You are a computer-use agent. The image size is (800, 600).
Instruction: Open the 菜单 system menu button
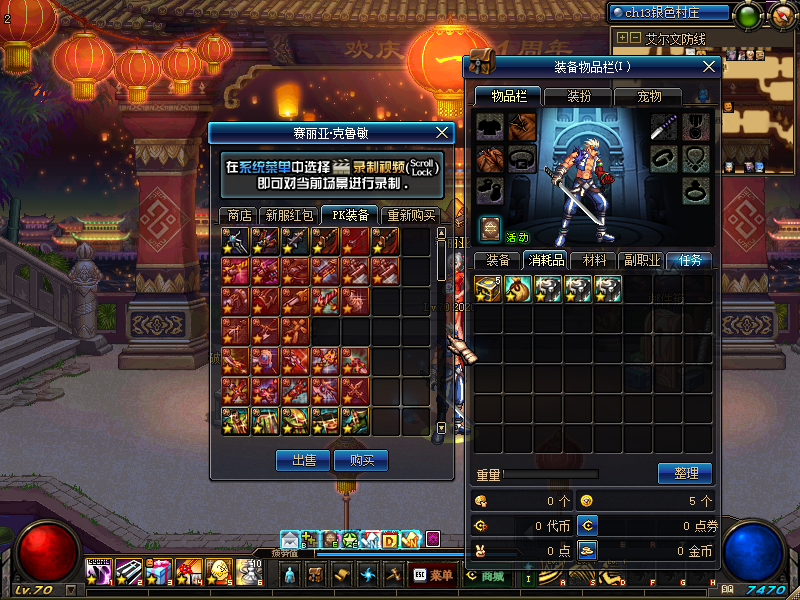pyautogui.click(x=434, y=575)
